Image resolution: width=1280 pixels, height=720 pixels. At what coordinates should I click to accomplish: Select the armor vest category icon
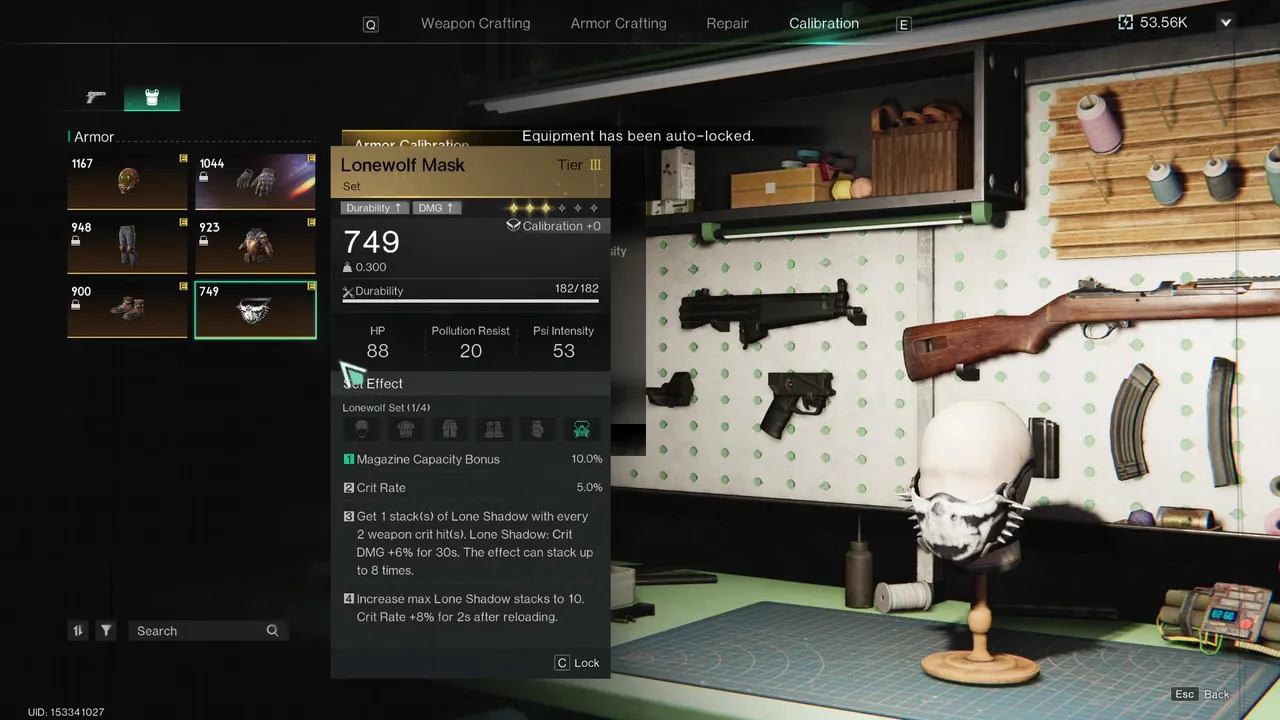pos(152,97)
